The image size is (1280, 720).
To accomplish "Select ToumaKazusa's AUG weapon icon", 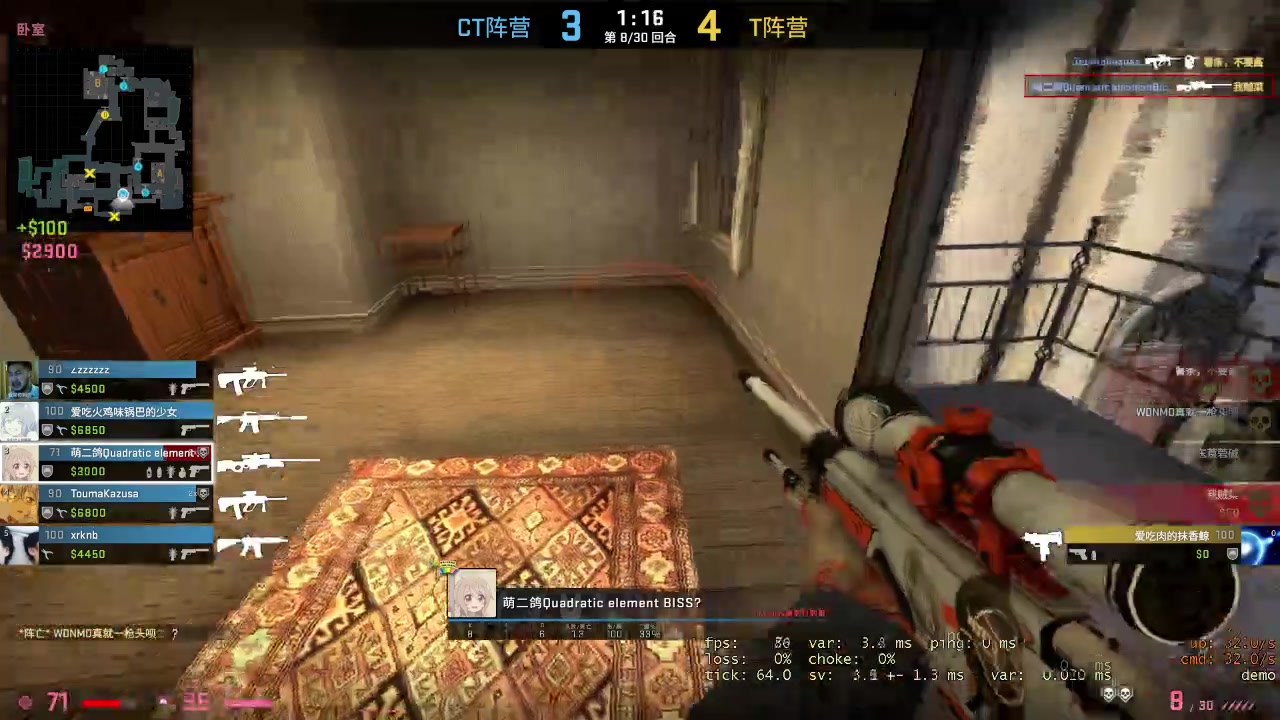I will [249, 504].
